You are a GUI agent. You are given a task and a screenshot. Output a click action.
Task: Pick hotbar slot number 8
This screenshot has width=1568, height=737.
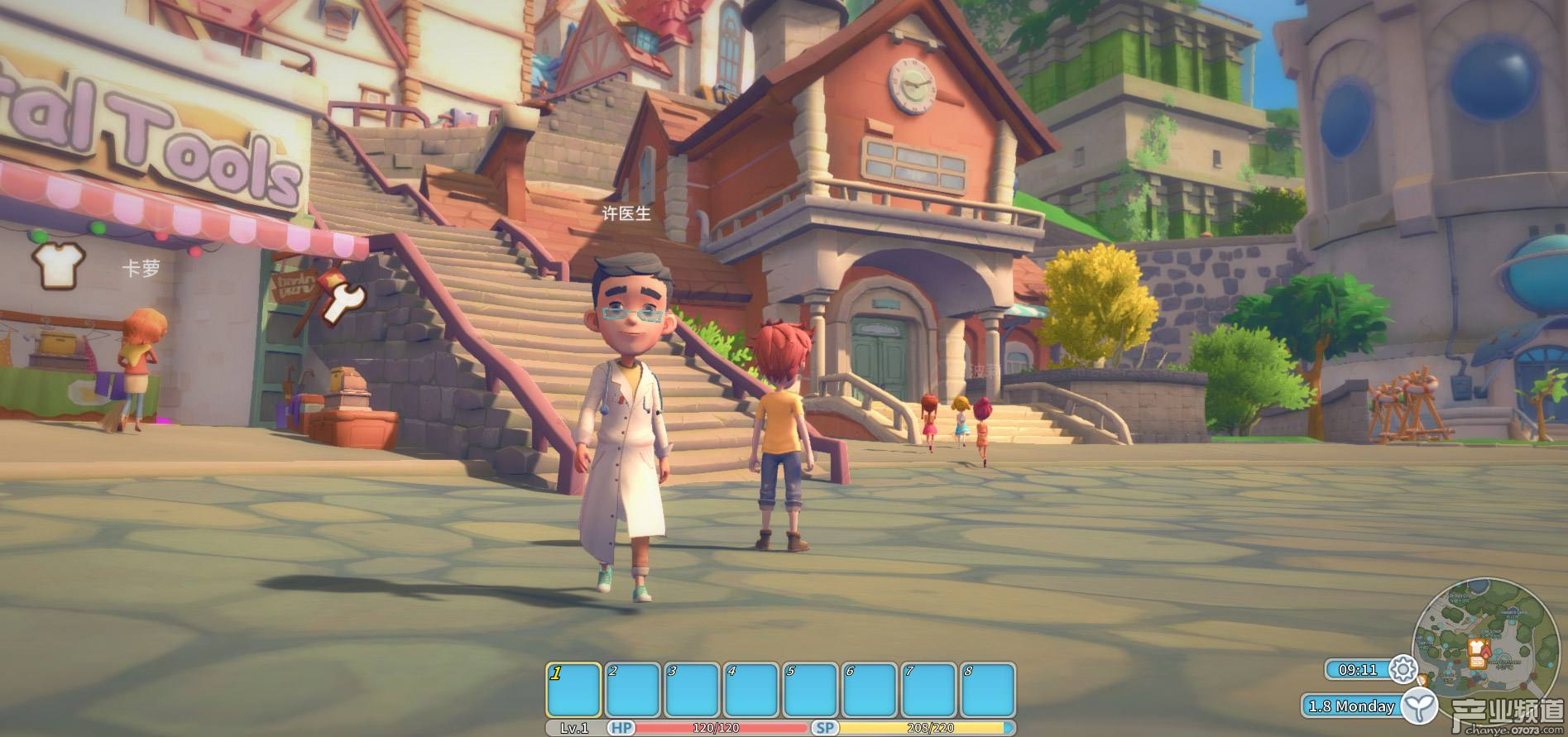click(988, 690)
